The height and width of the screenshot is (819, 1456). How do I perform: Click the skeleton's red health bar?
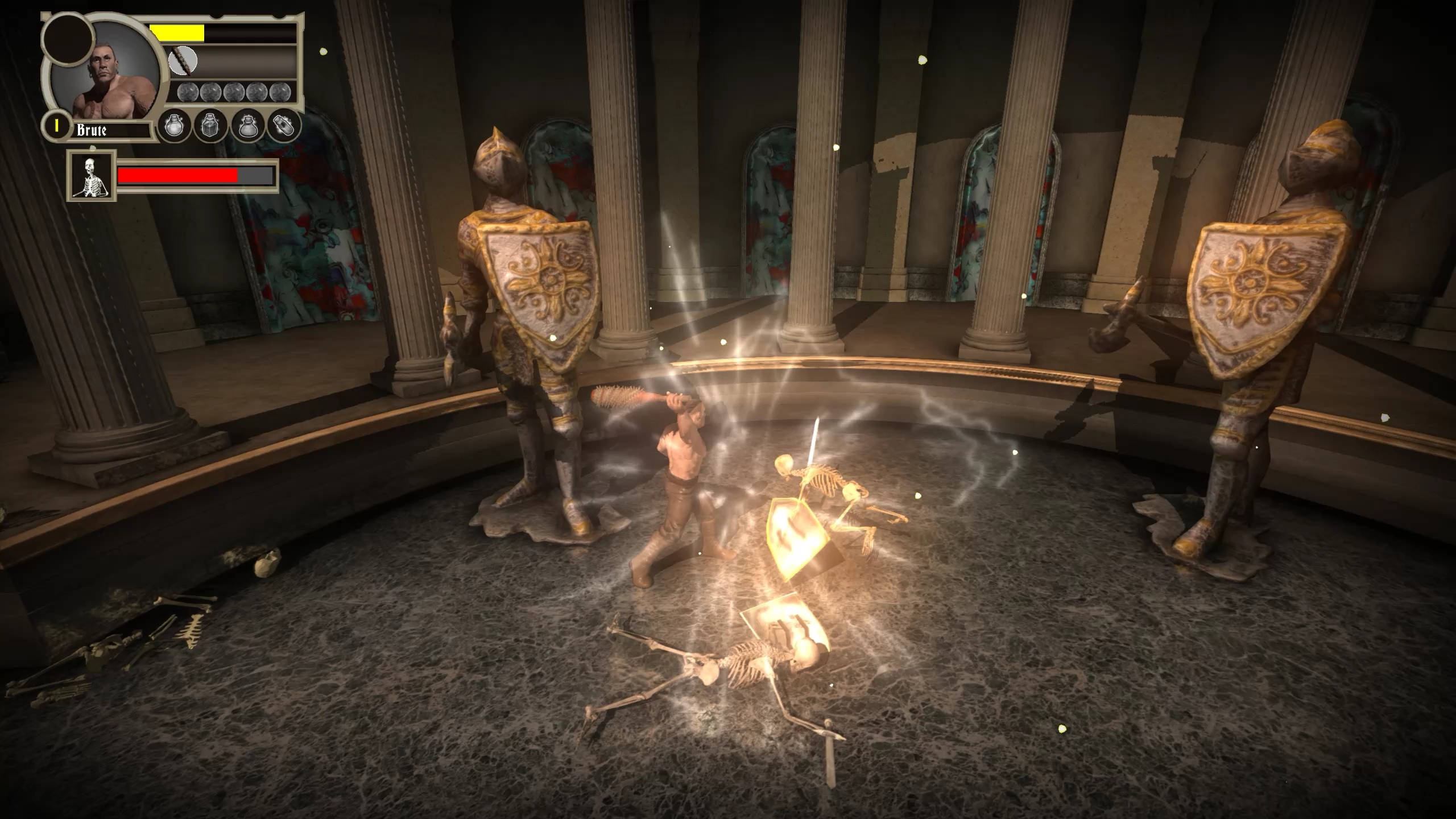tap(177, 176)
